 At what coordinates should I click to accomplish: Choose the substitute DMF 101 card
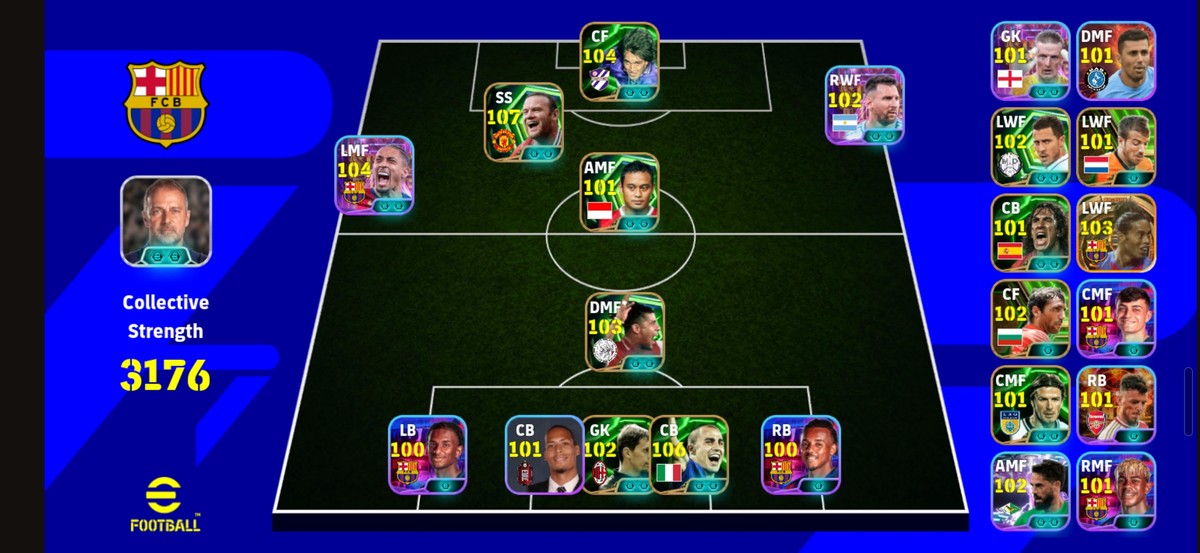1116,60
